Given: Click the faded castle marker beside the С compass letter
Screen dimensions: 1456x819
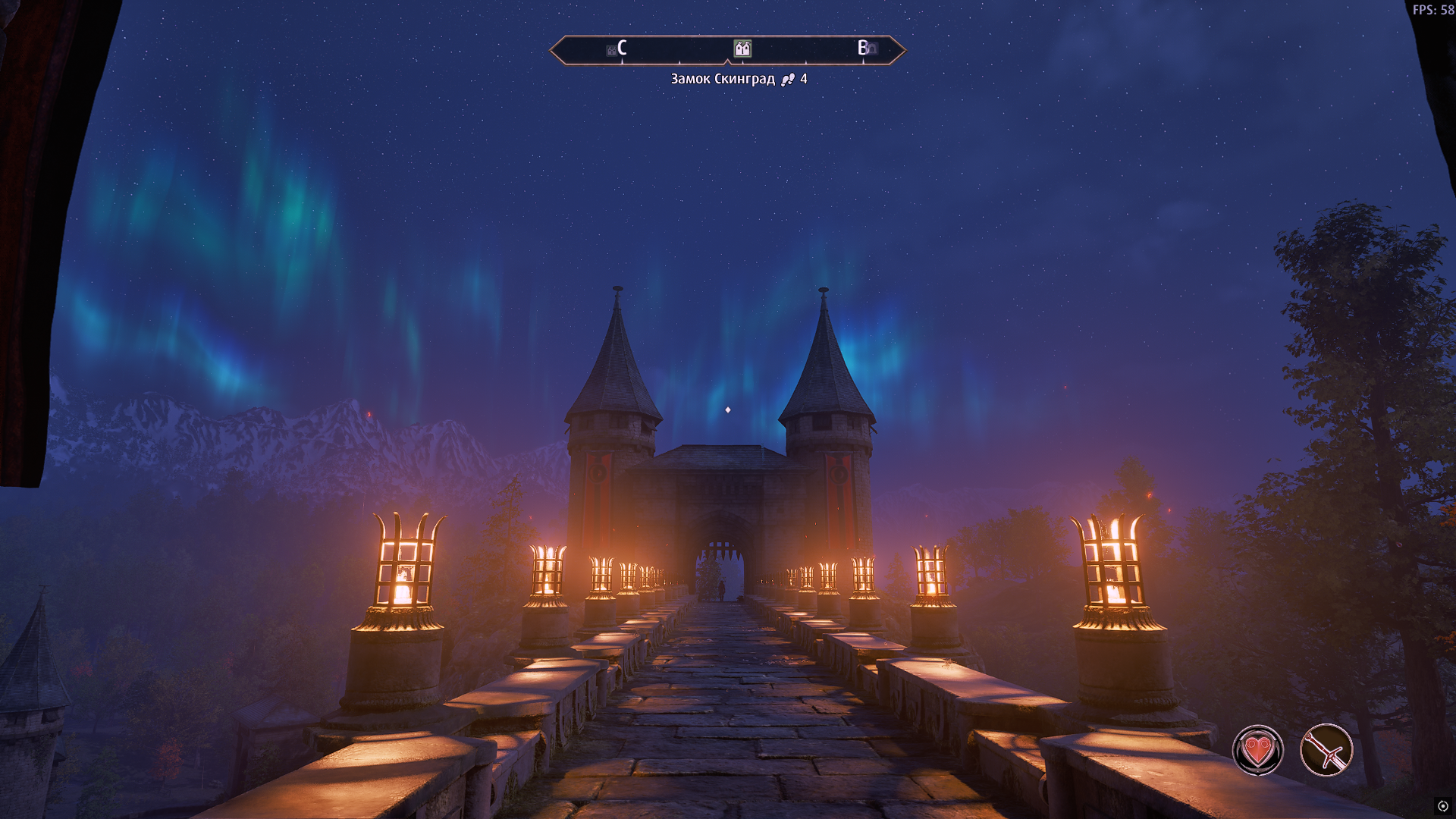Looking at the screenshot, I should tap(611, 51).
